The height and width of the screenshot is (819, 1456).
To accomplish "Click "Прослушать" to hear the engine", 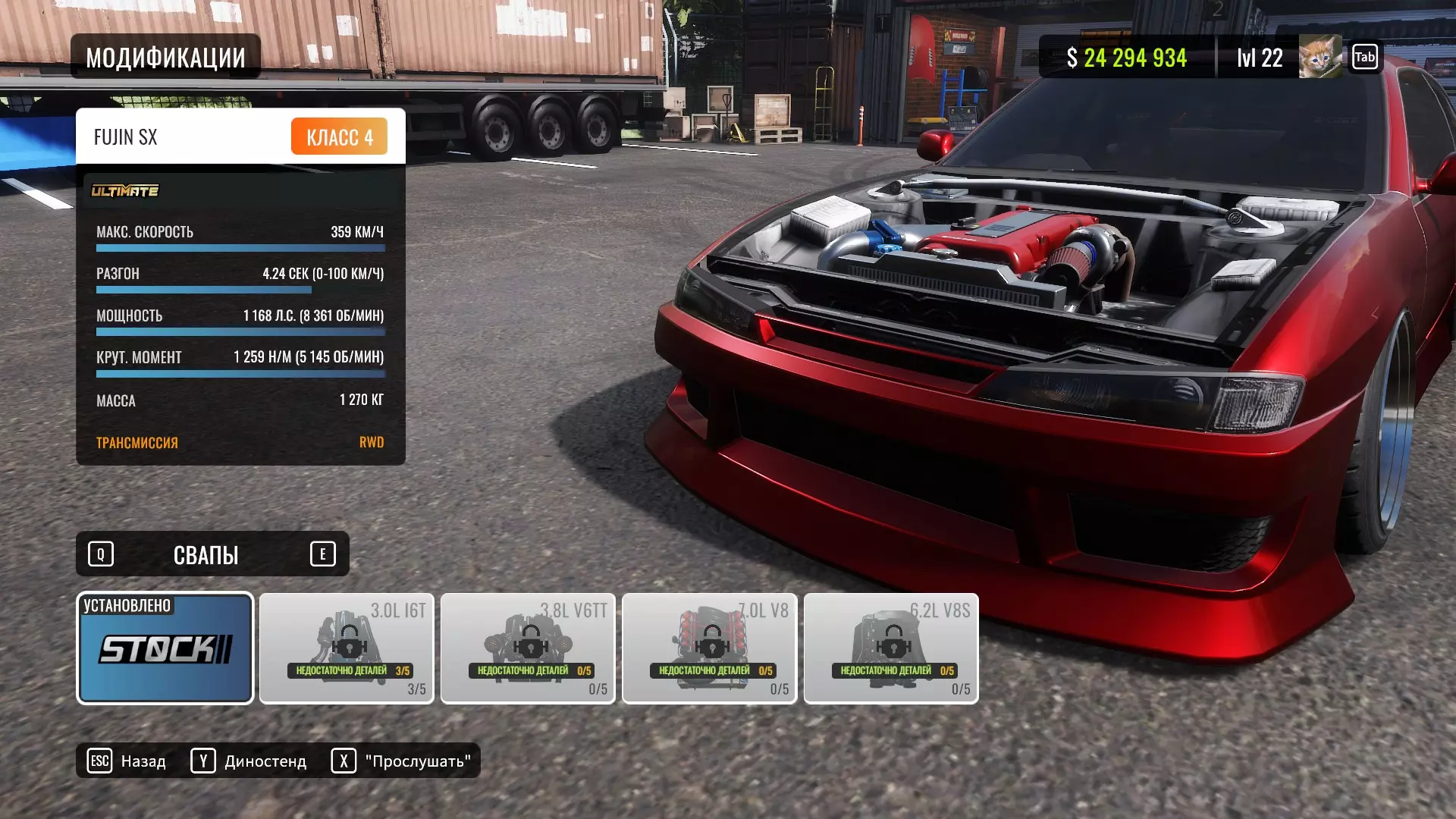I will click(x=401, y=761).
